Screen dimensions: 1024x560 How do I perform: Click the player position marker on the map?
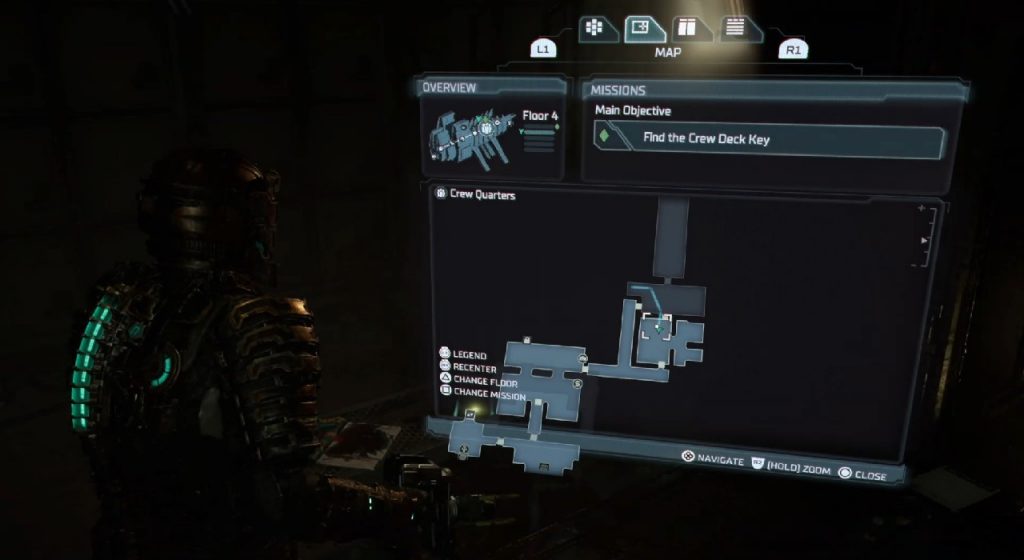(x=659, y=325)
